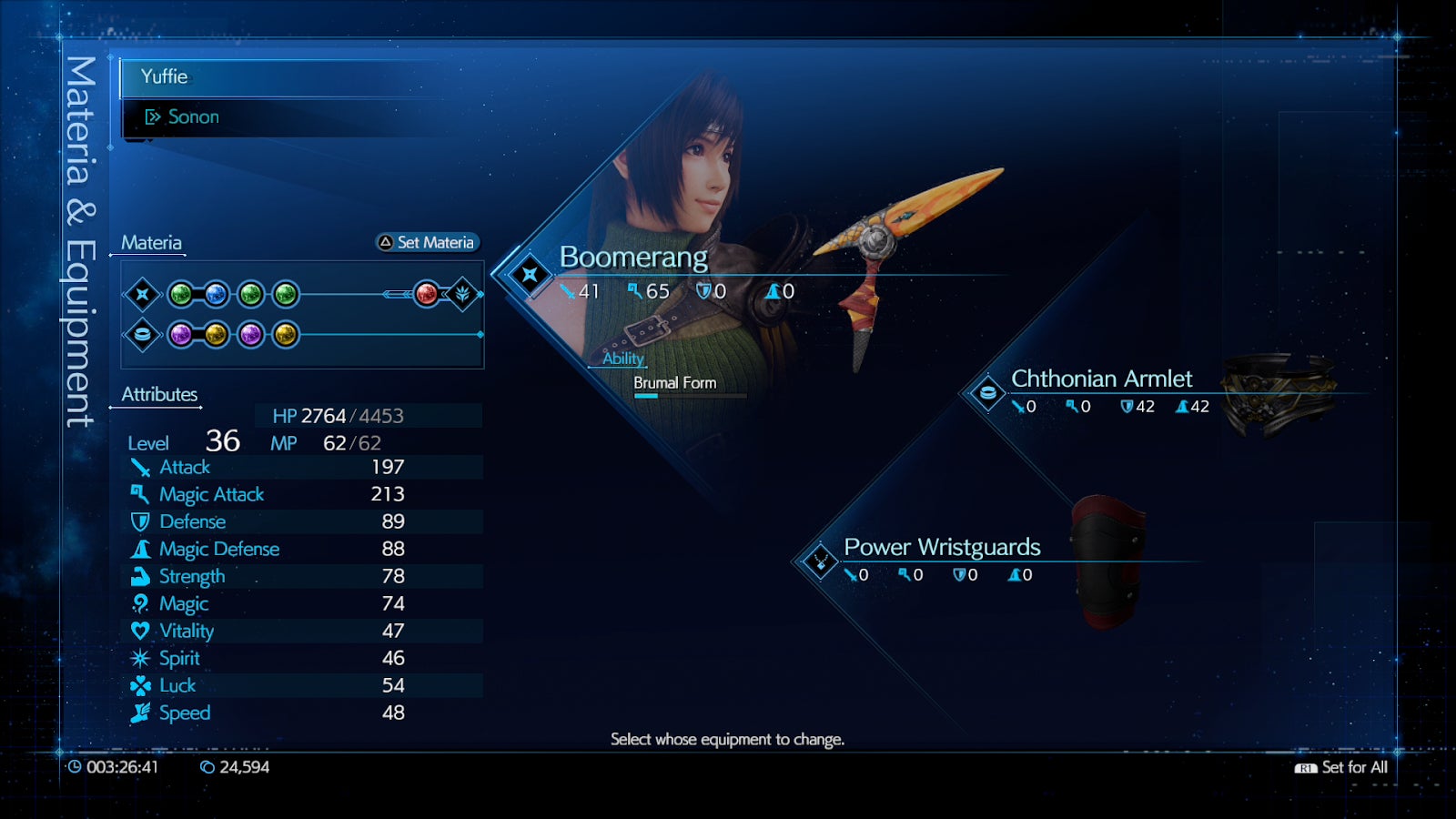
Task: Select the red summon materia orb
Action: 424,295
